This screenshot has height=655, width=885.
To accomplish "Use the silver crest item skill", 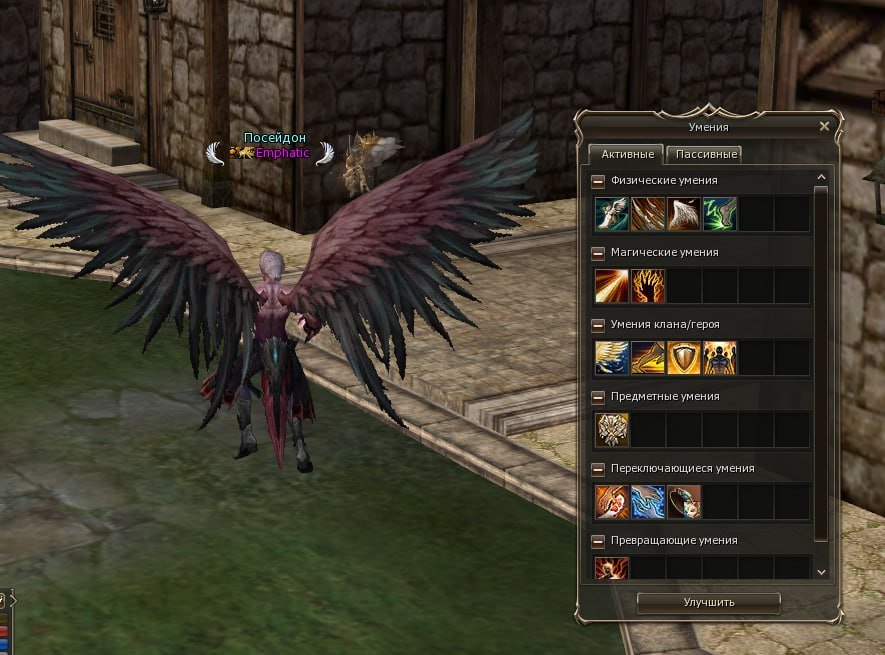I will coord(612,430).
